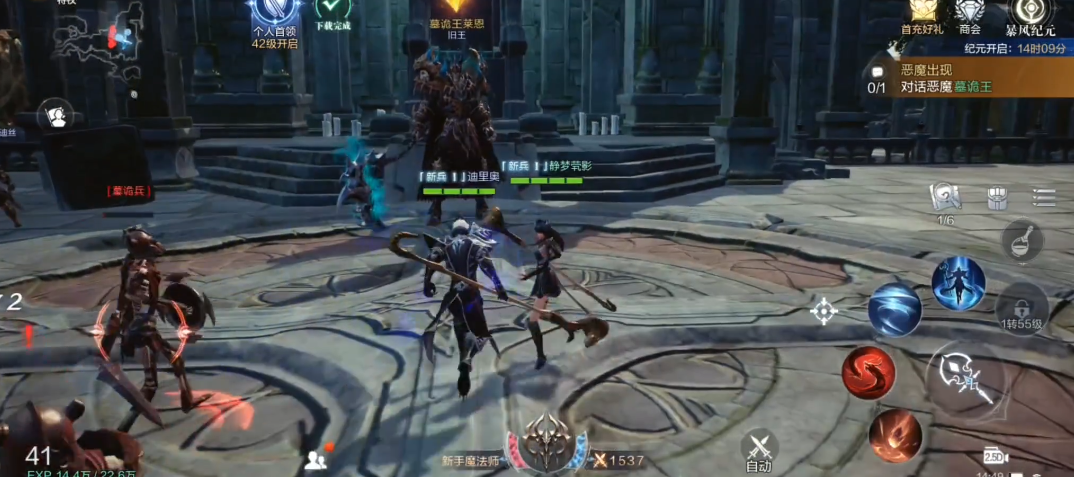Switch the 2.5D camera view mode
The height and width of the screenshot is (477, 1074).
995,455
